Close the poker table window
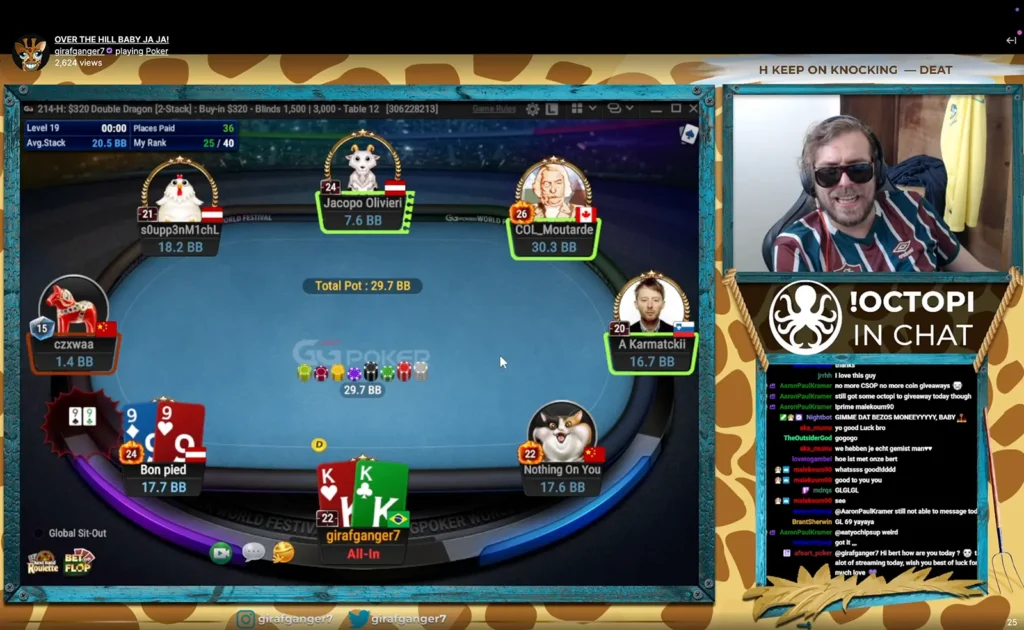The width and height of the screenshot is (1024, 630). click(696, 108)
